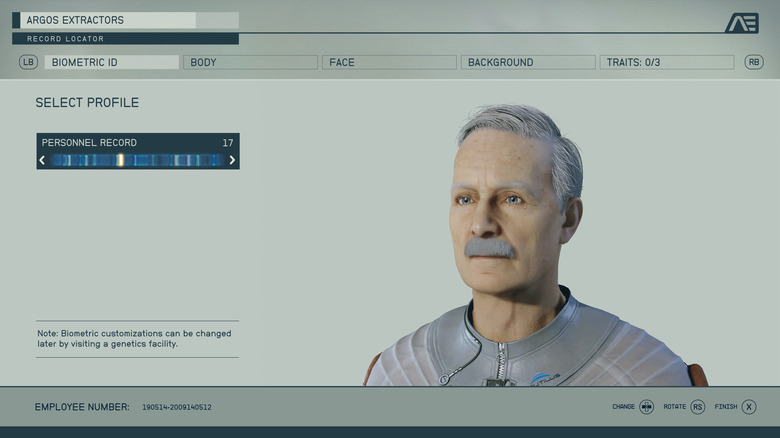Image resolution: width=780 pixels, height=438 pixels.
Task: Click the left arrow on Personnel Record
Action: pos(42,160)
